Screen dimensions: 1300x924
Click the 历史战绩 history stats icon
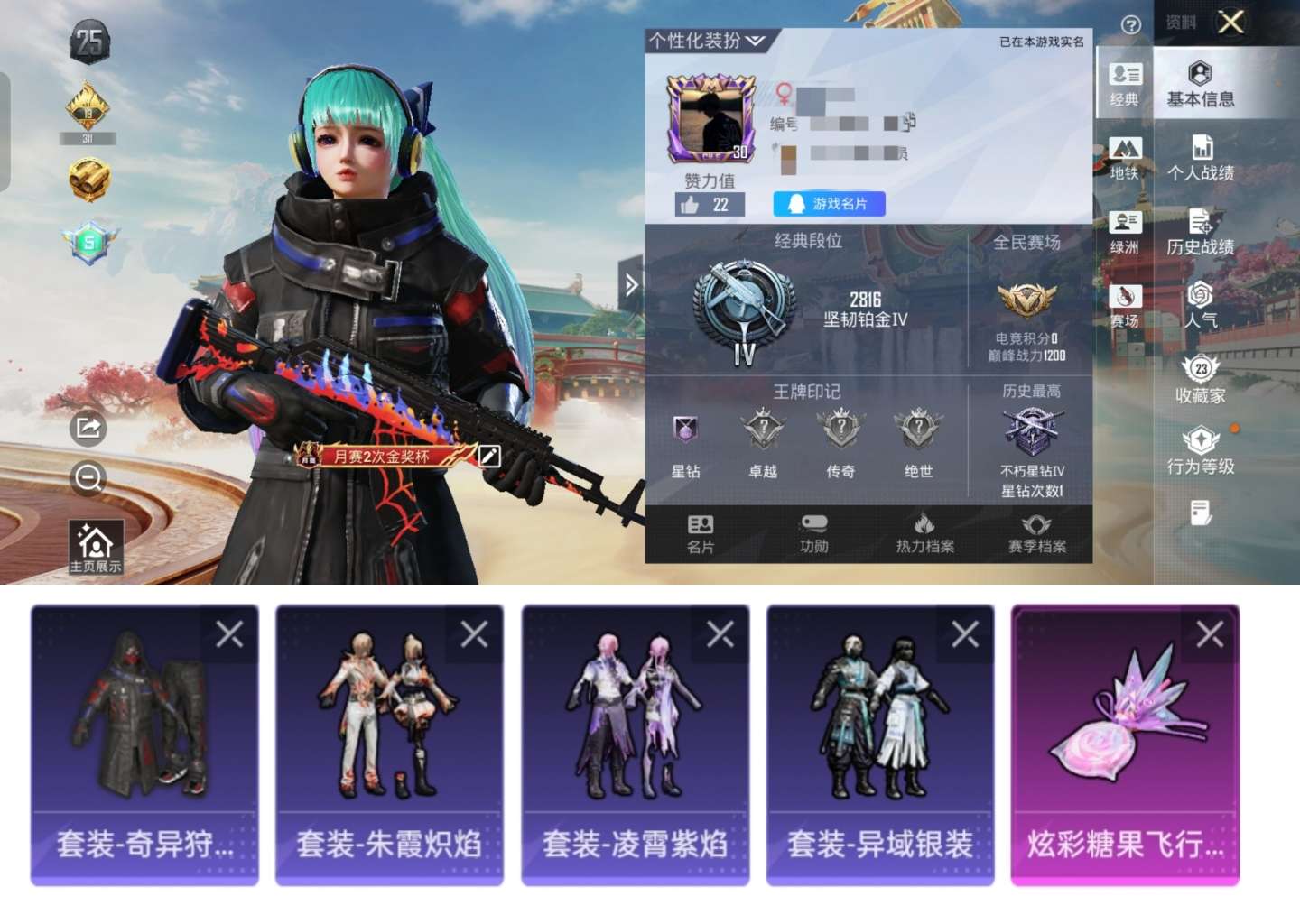tap(1200, 233)
